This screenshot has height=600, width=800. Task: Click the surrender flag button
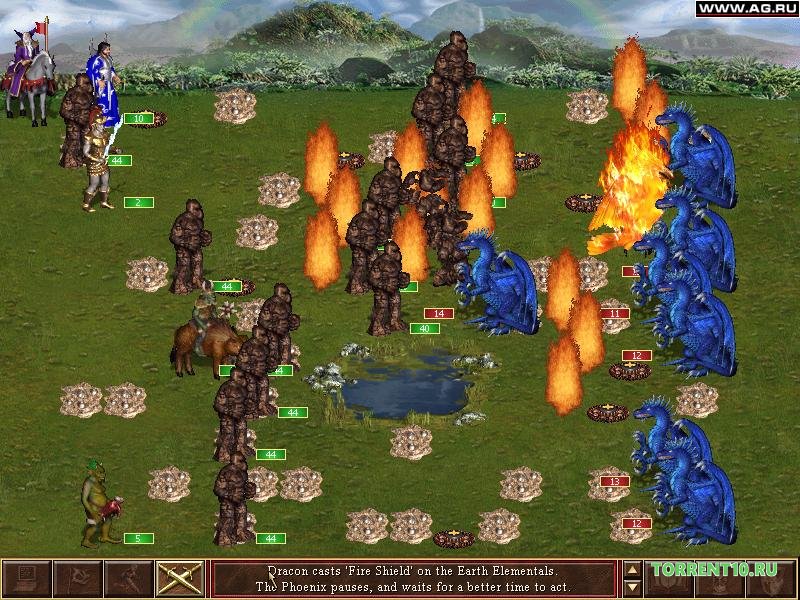pyautogui.click(x=77, y=579)
